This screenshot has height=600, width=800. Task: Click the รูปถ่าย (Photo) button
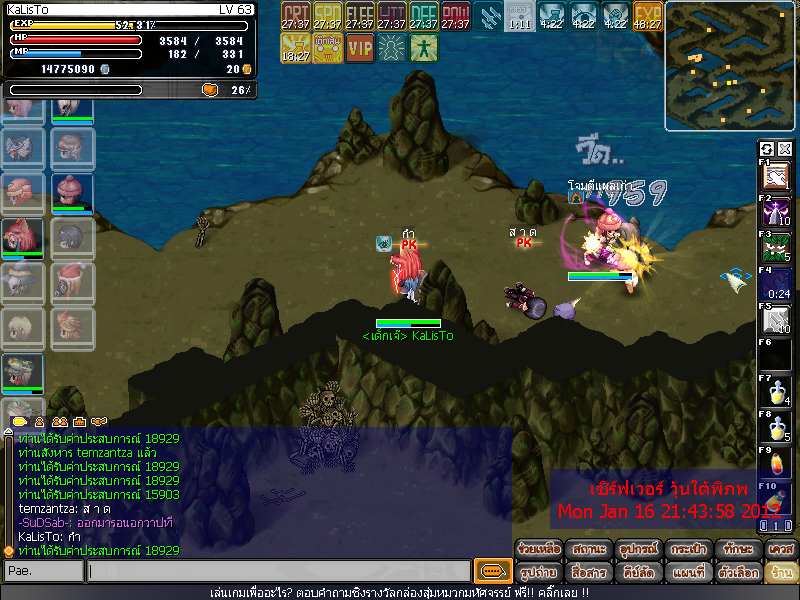coord(539,572)
